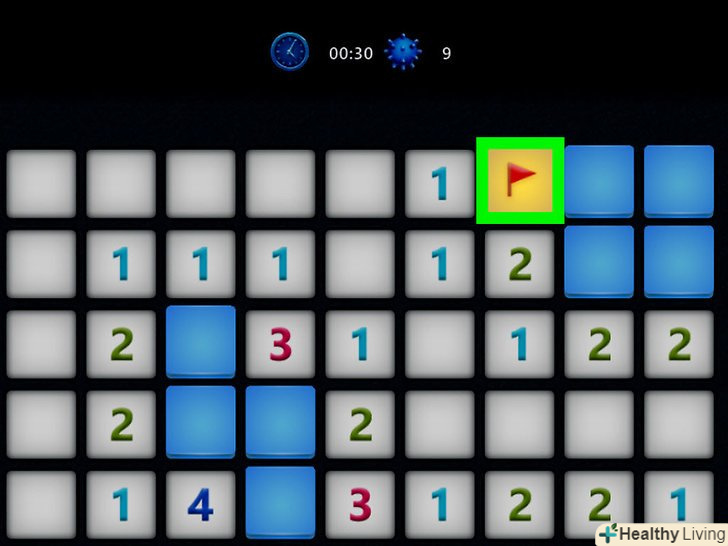Click the red flagged tile
This screenshot has width=728, height=546.
(x=520, y=181)
